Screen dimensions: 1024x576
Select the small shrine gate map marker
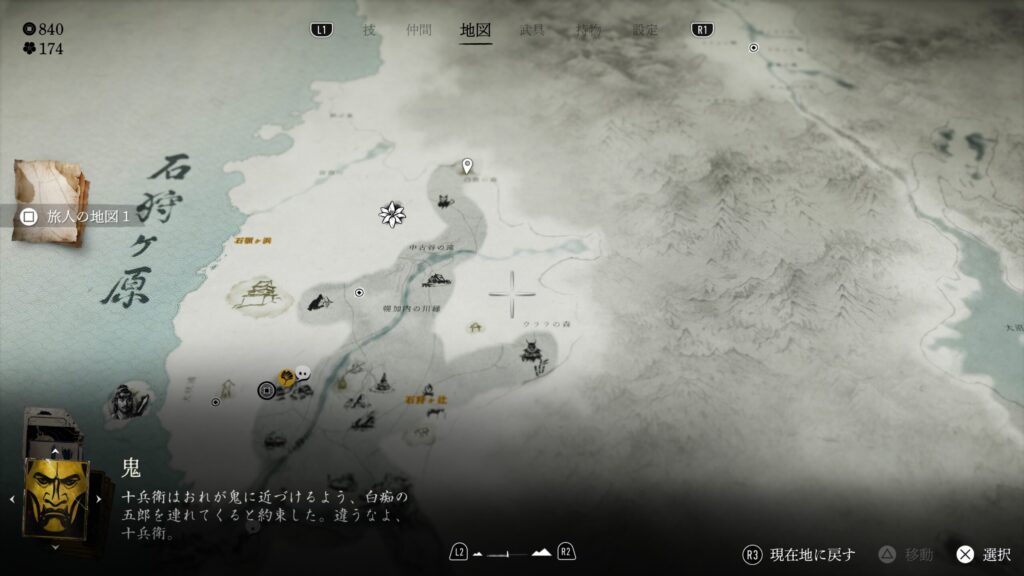tap(475, 326)
